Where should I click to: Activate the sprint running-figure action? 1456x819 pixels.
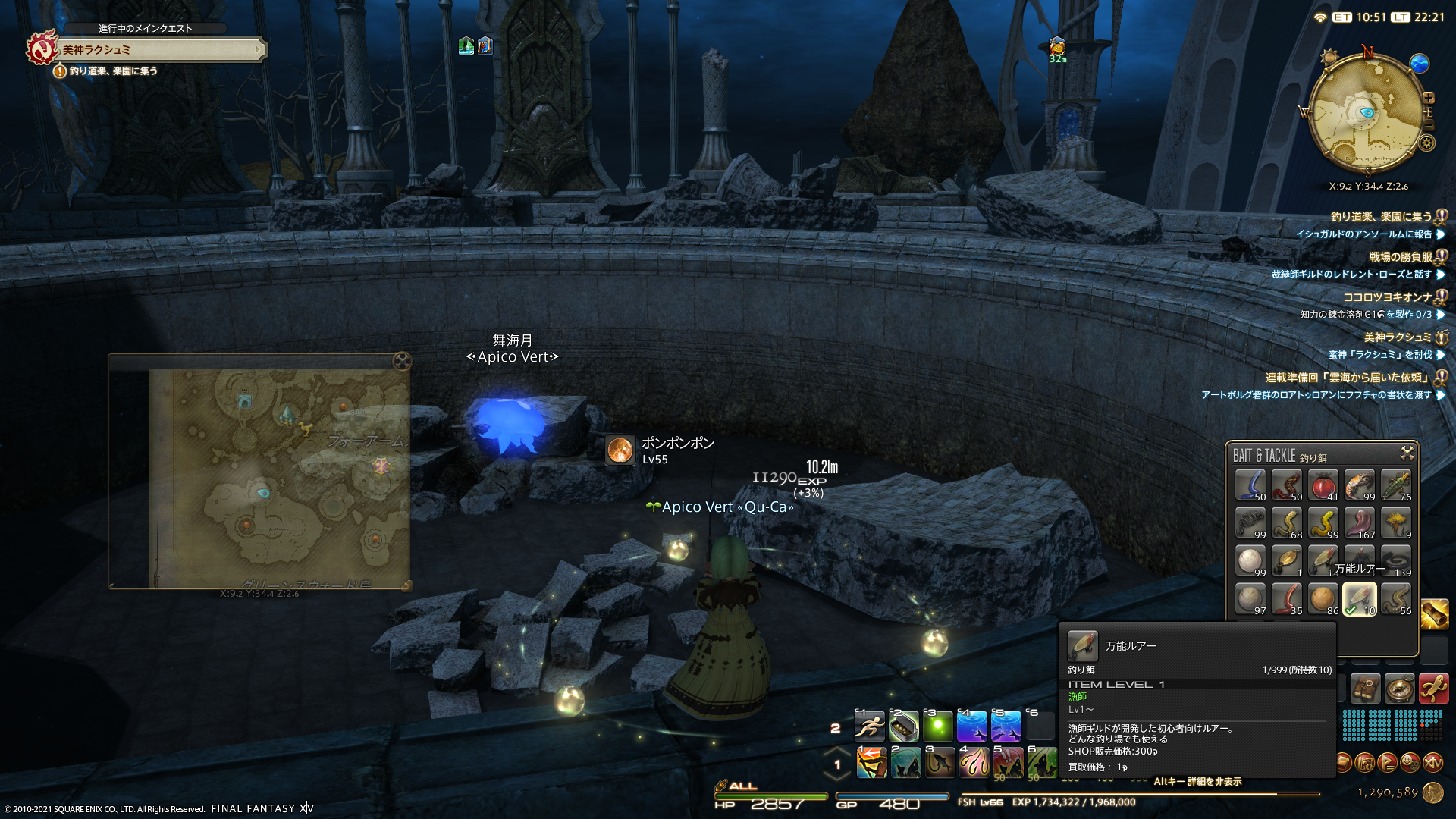pos(869,726)
